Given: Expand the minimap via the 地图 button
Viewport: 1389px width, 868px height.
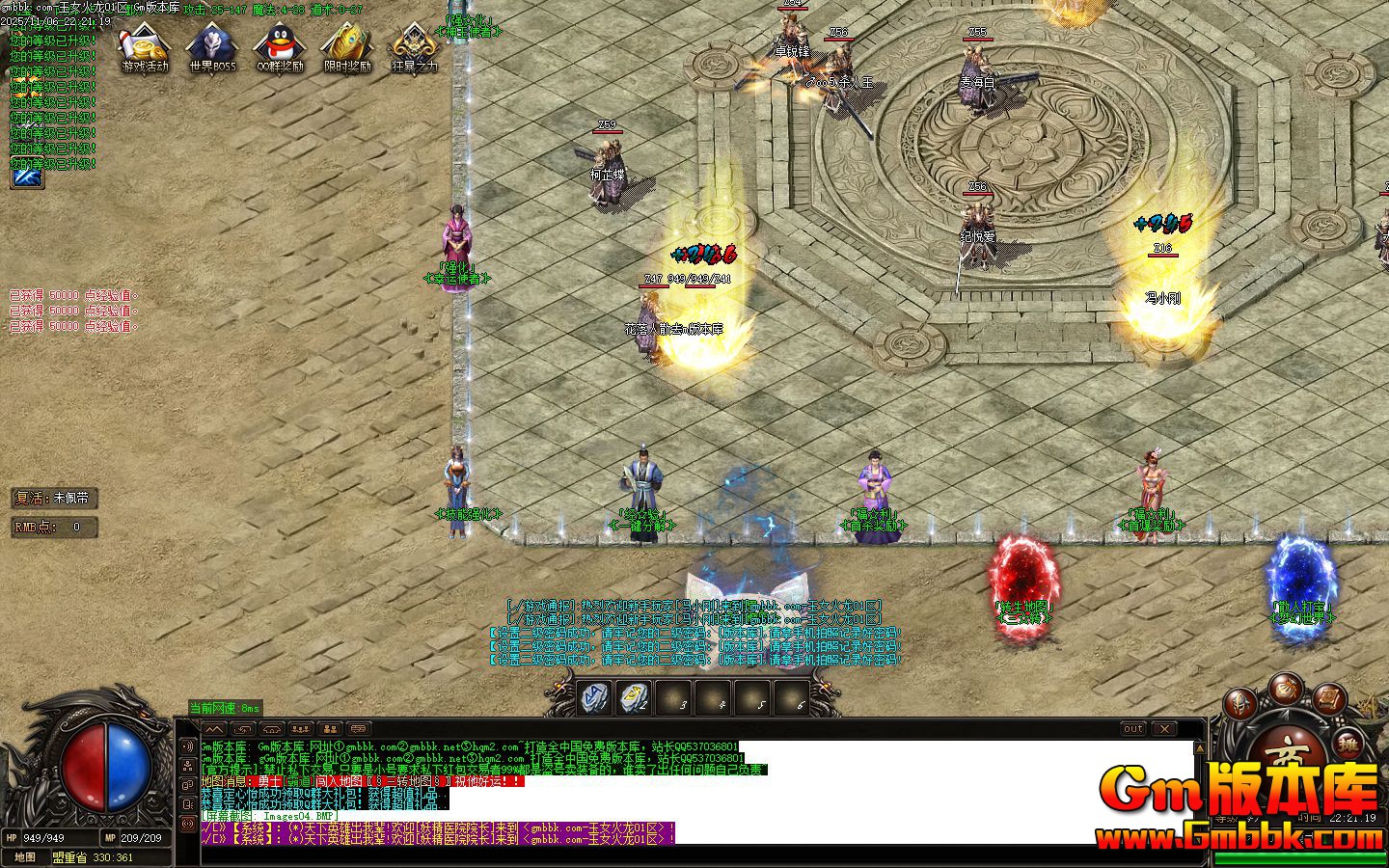Looking at the screenshot, I should (x=23, y=856).
